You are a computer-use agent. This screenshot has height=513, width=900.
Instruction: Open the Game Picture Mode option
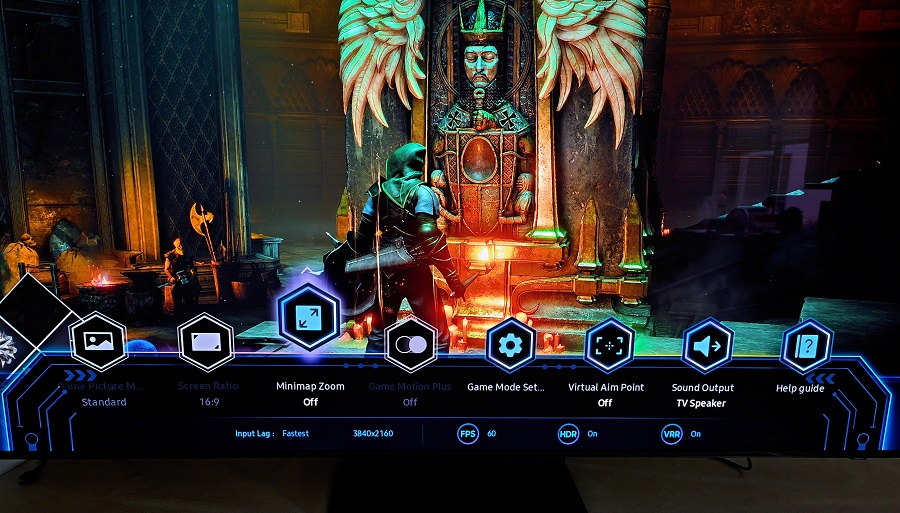point(98,342)
